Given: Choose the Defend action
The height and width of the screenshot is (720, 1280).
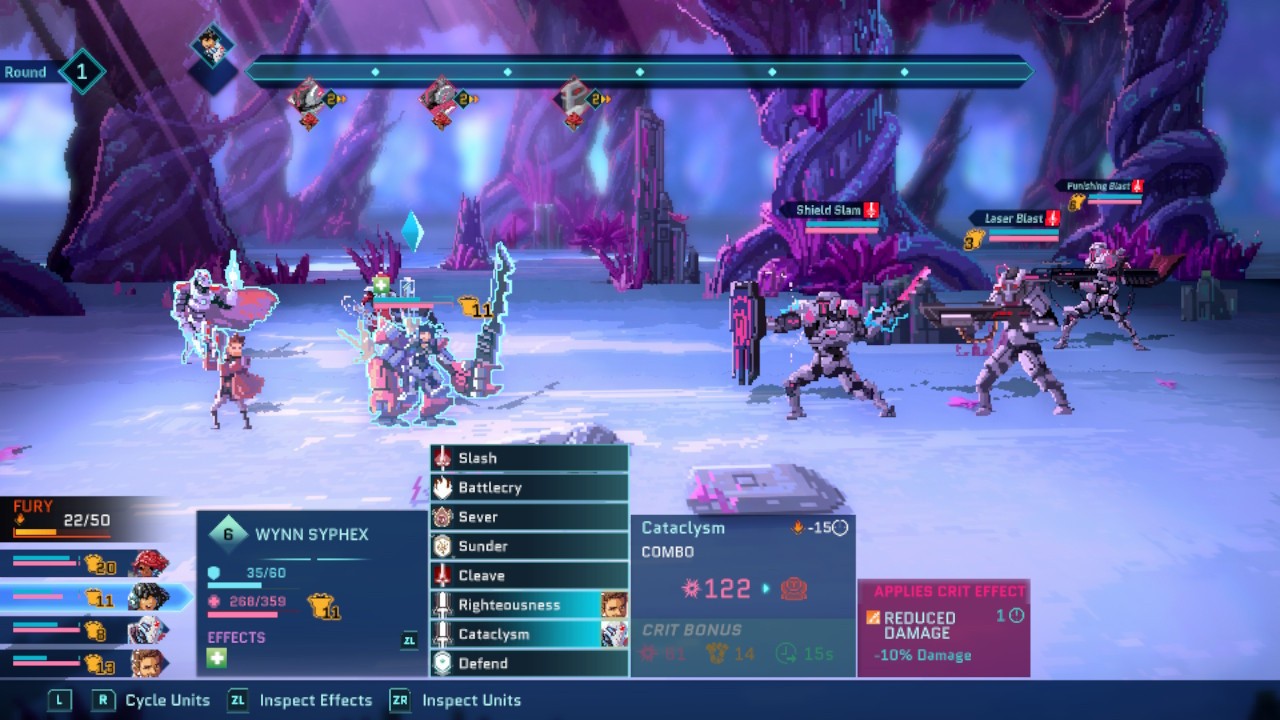Looking at the screenshot, I should pyautogui.click(x=529, y=663).
